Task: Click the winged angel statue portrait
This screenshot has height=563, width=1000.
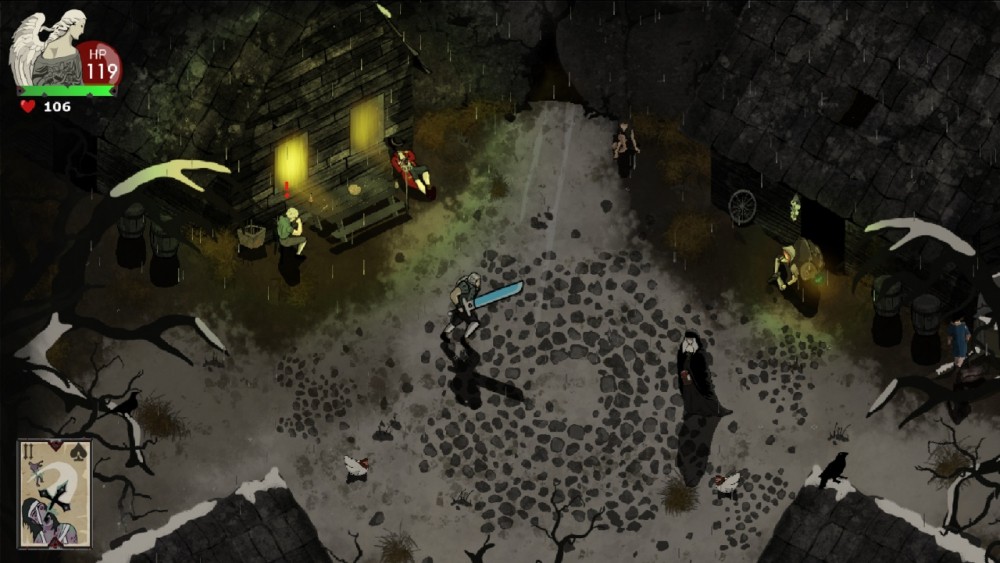Action: click(x=48, y=49)
